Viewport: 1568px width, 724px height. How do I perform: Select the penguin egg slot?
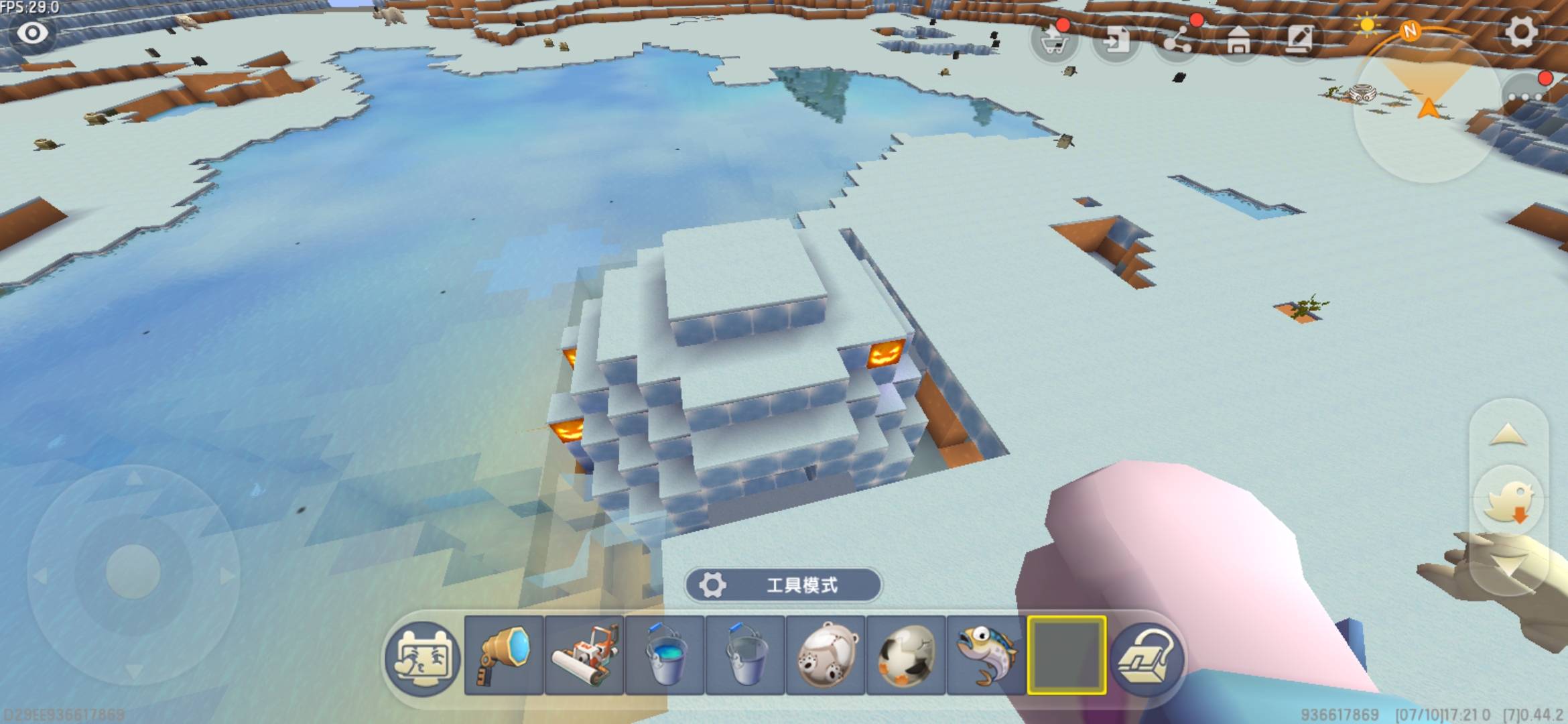click(x=906, y=655)
